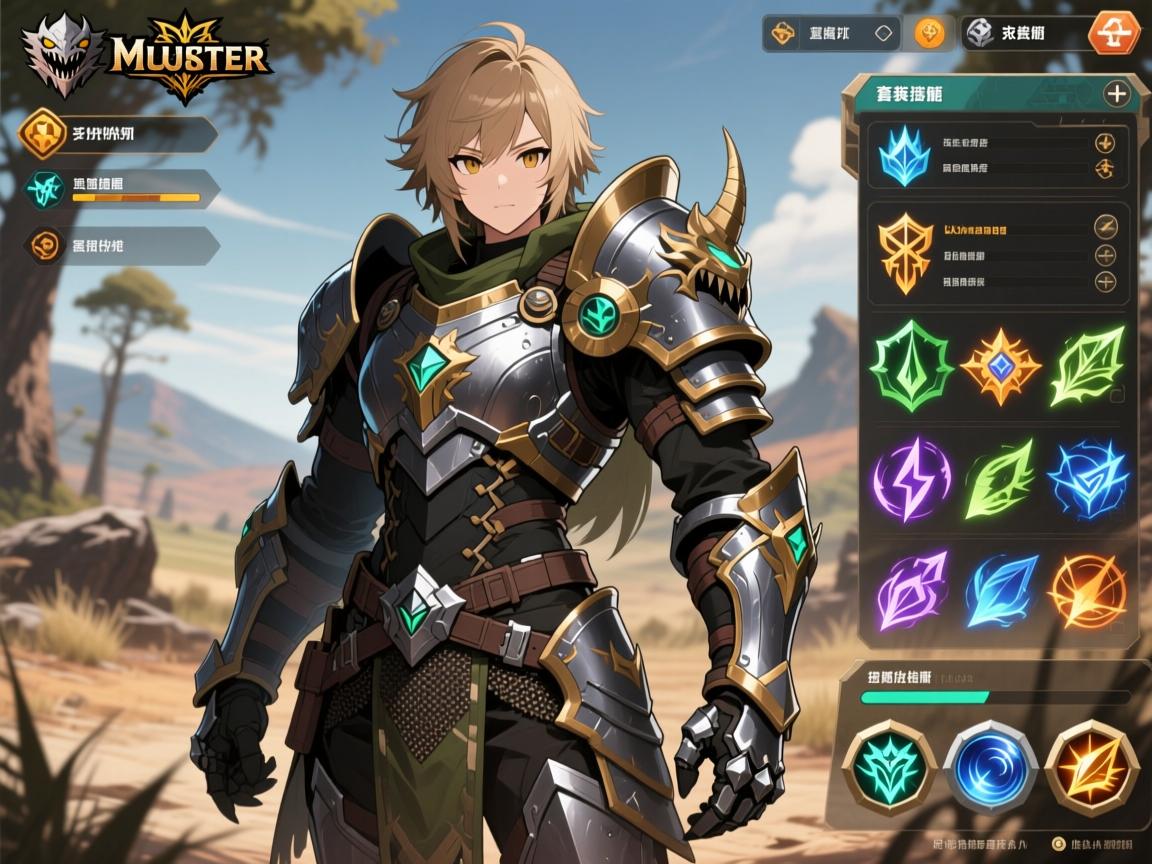Use the silver-ringed blue vortex ability

coord(990,768)
